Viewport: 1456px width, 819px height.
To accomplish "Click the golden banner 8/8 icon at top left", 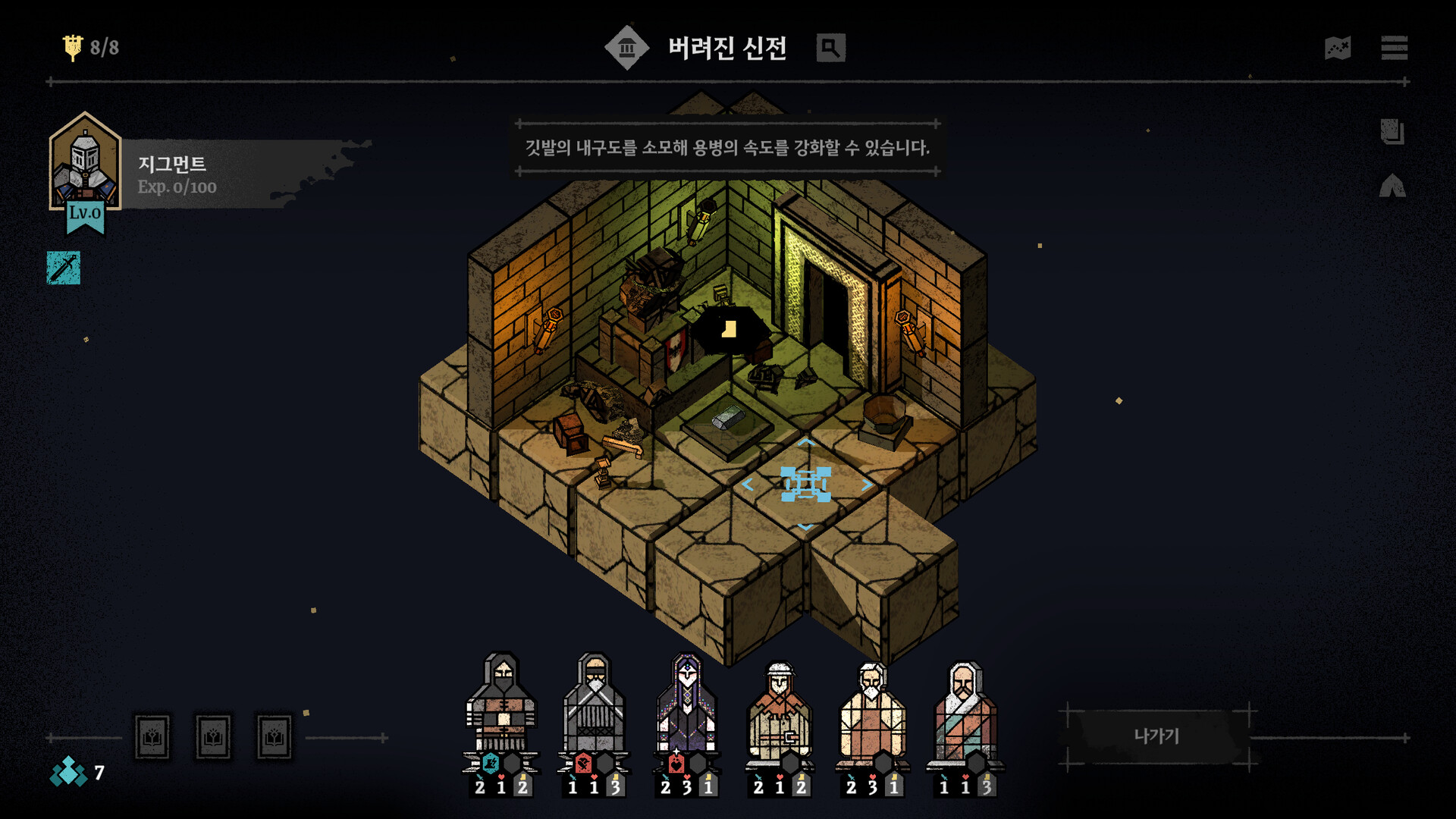I will [74, 45].
